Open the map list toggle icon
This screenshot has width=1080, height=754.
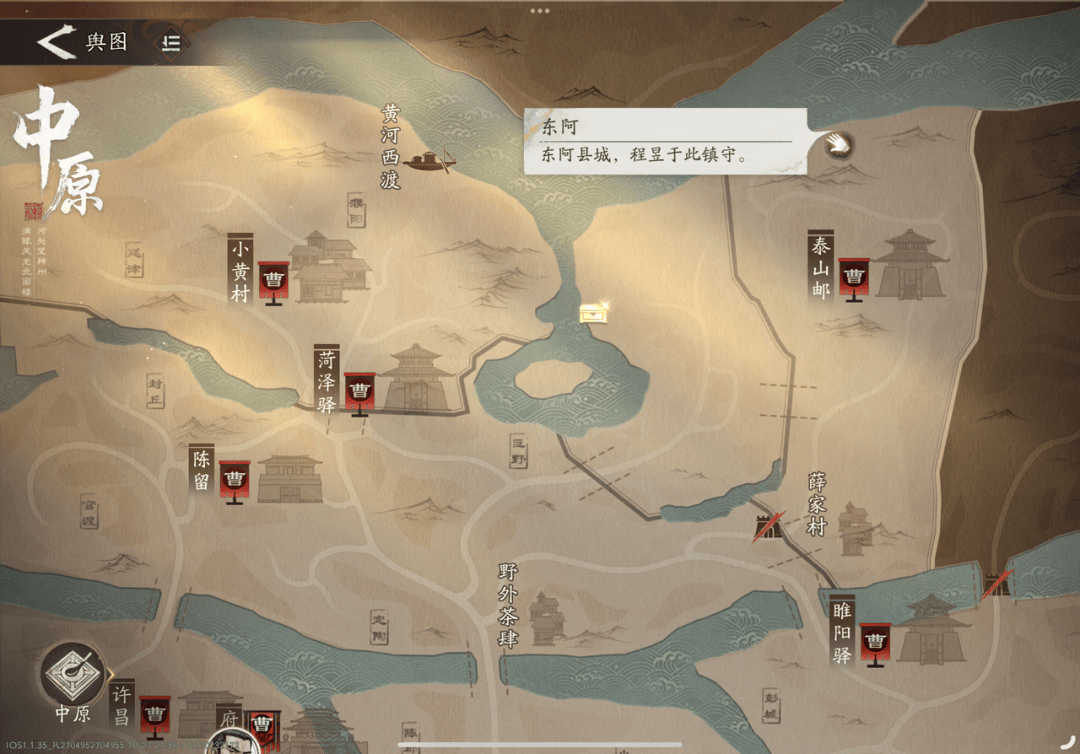(172, 42)
